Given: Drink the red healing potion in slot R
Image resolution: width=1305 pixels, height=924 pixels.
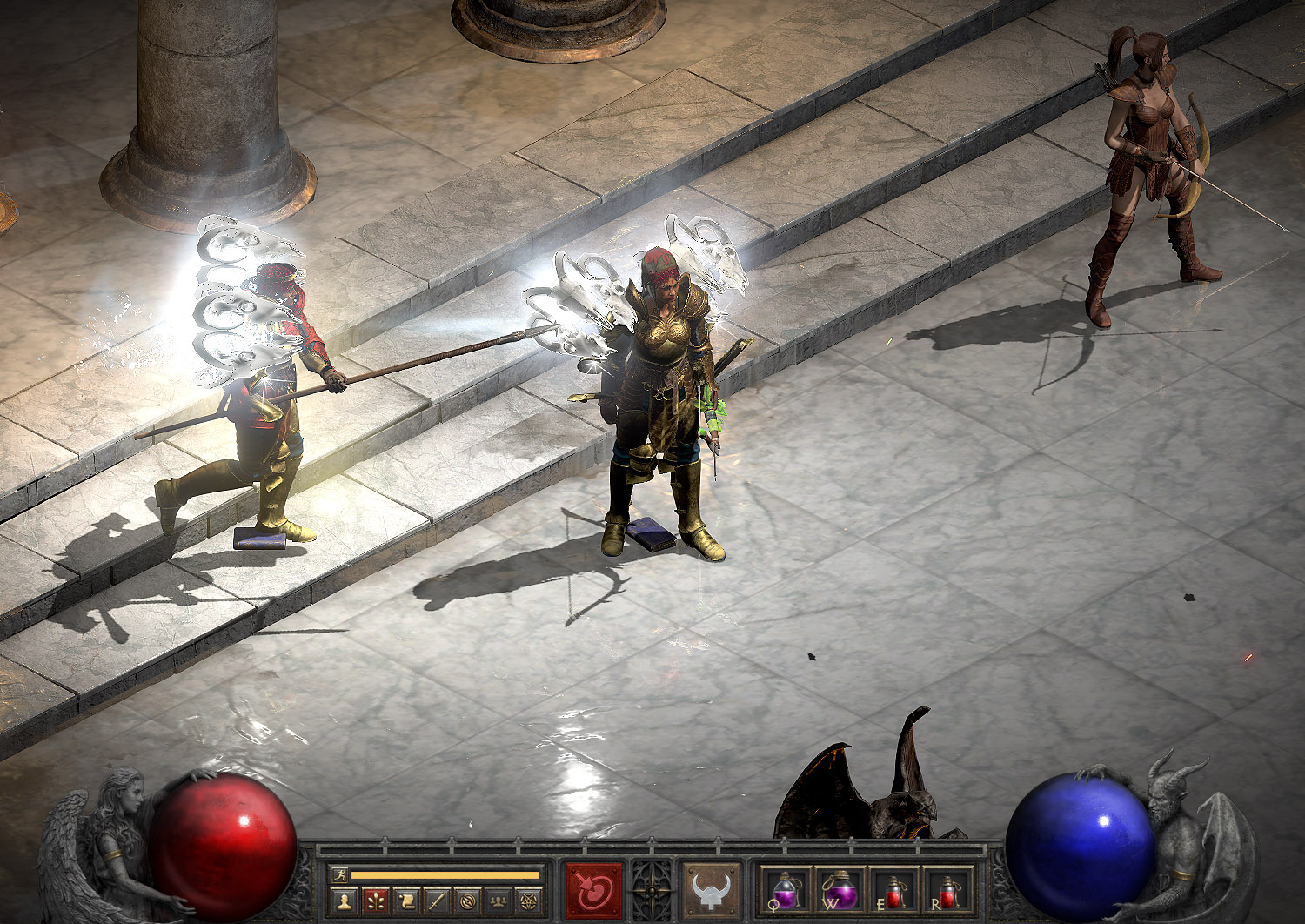Looking at the screenshot, I should (x=948, y=891).
